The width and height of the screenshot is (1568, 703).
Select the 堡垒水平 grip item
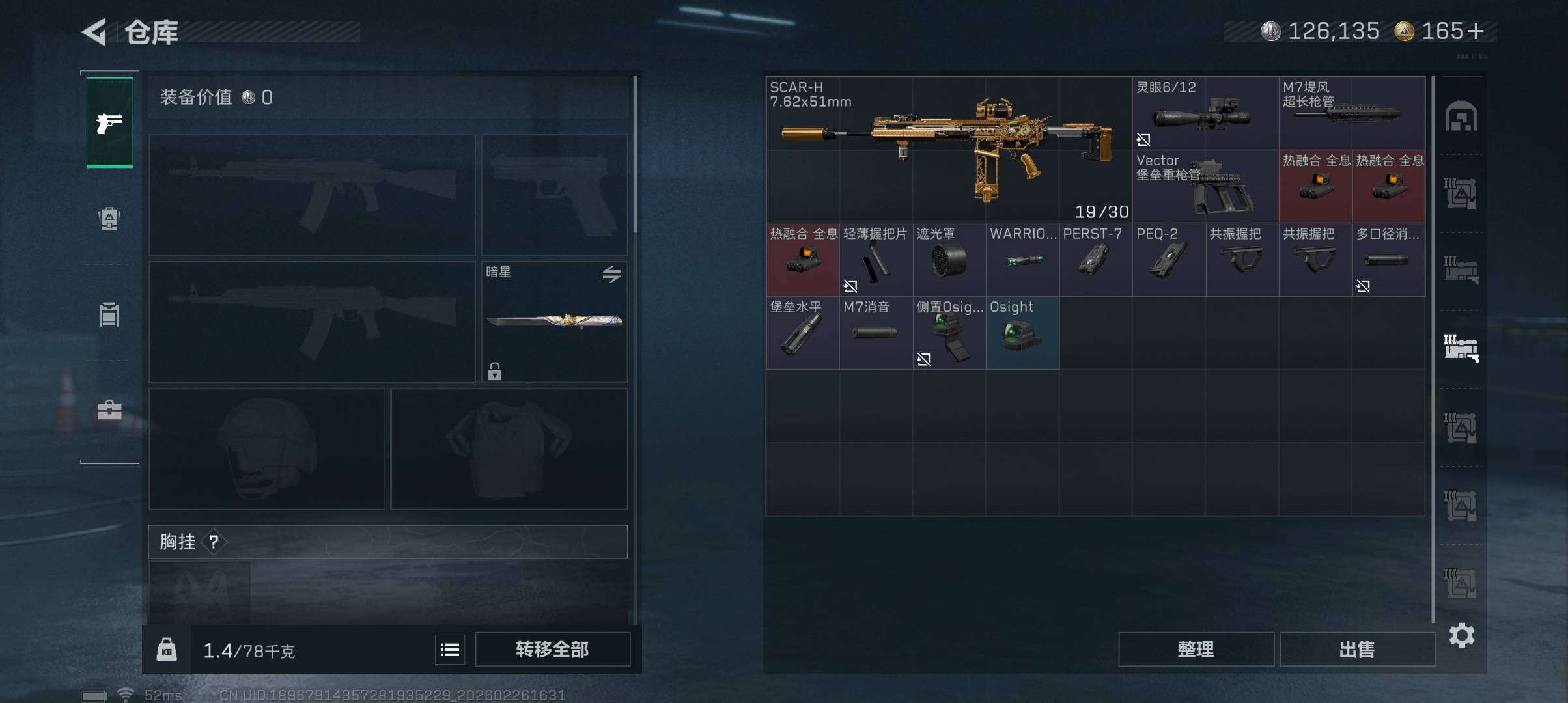802,333
